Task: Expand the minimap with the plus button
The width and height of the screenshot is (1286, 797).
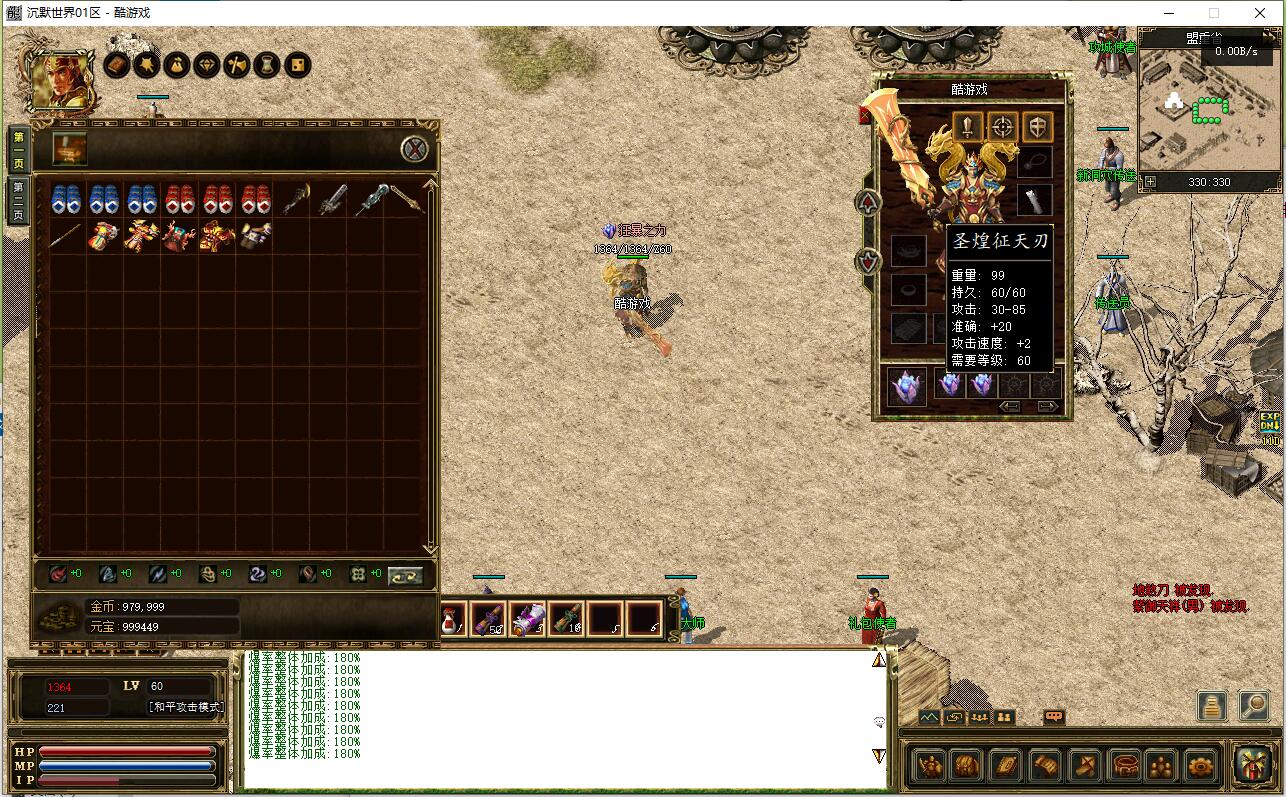Action: pos(1150,182)
